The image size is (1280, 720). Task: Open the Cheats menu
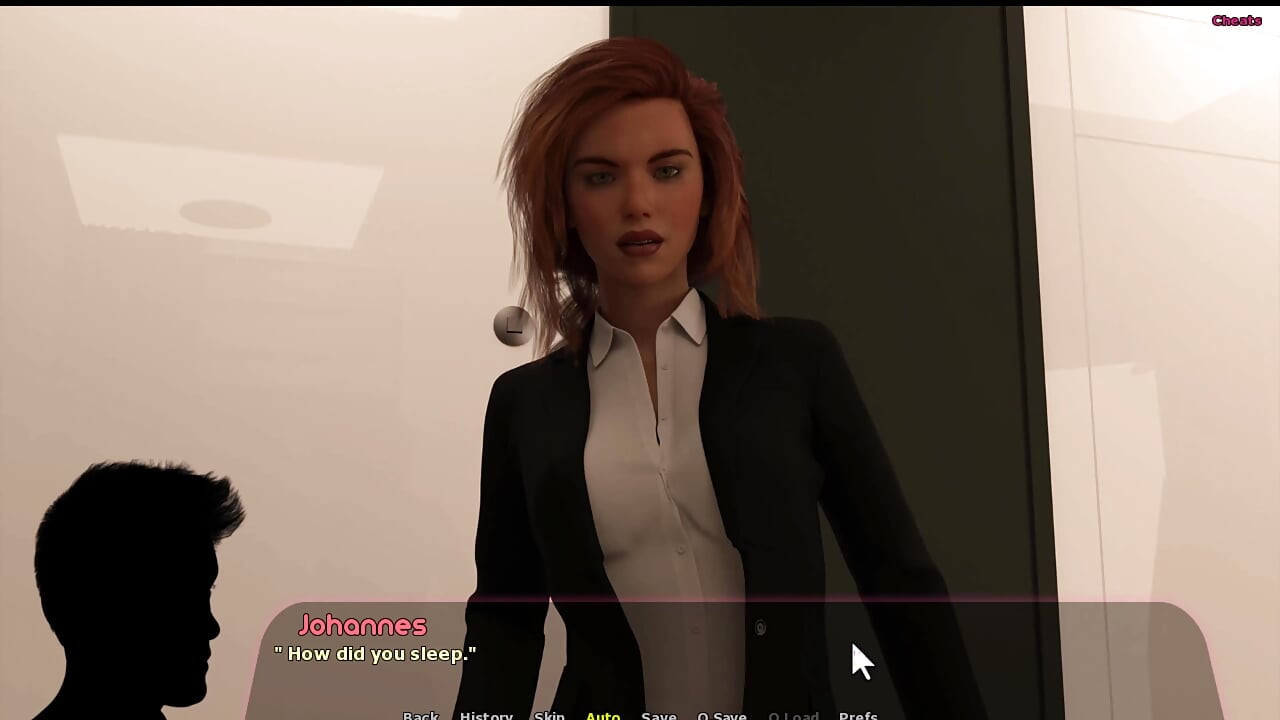pos(1235,19)
